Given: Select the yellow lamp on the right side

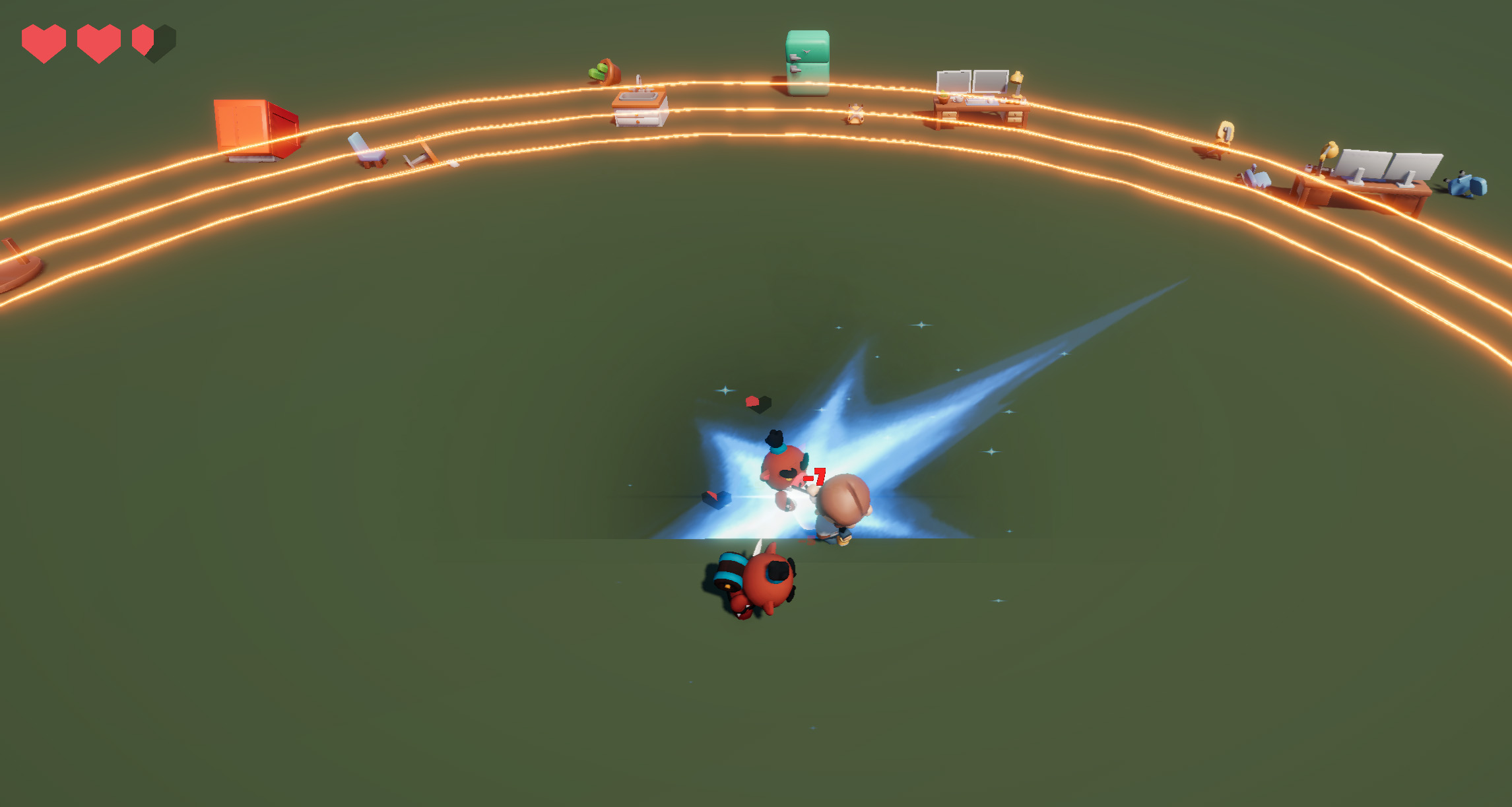Looking at the screenshot, I should point(1329,150).
